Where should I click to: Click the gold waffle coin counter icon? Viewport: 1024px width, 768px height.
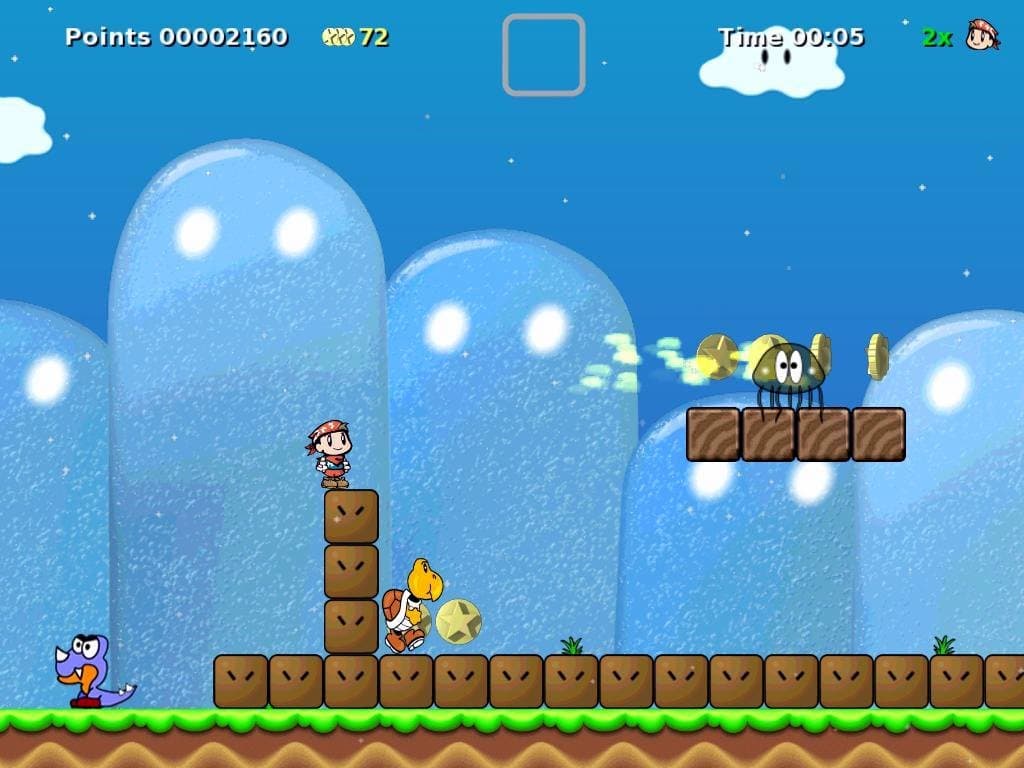[x=338, y=37]
